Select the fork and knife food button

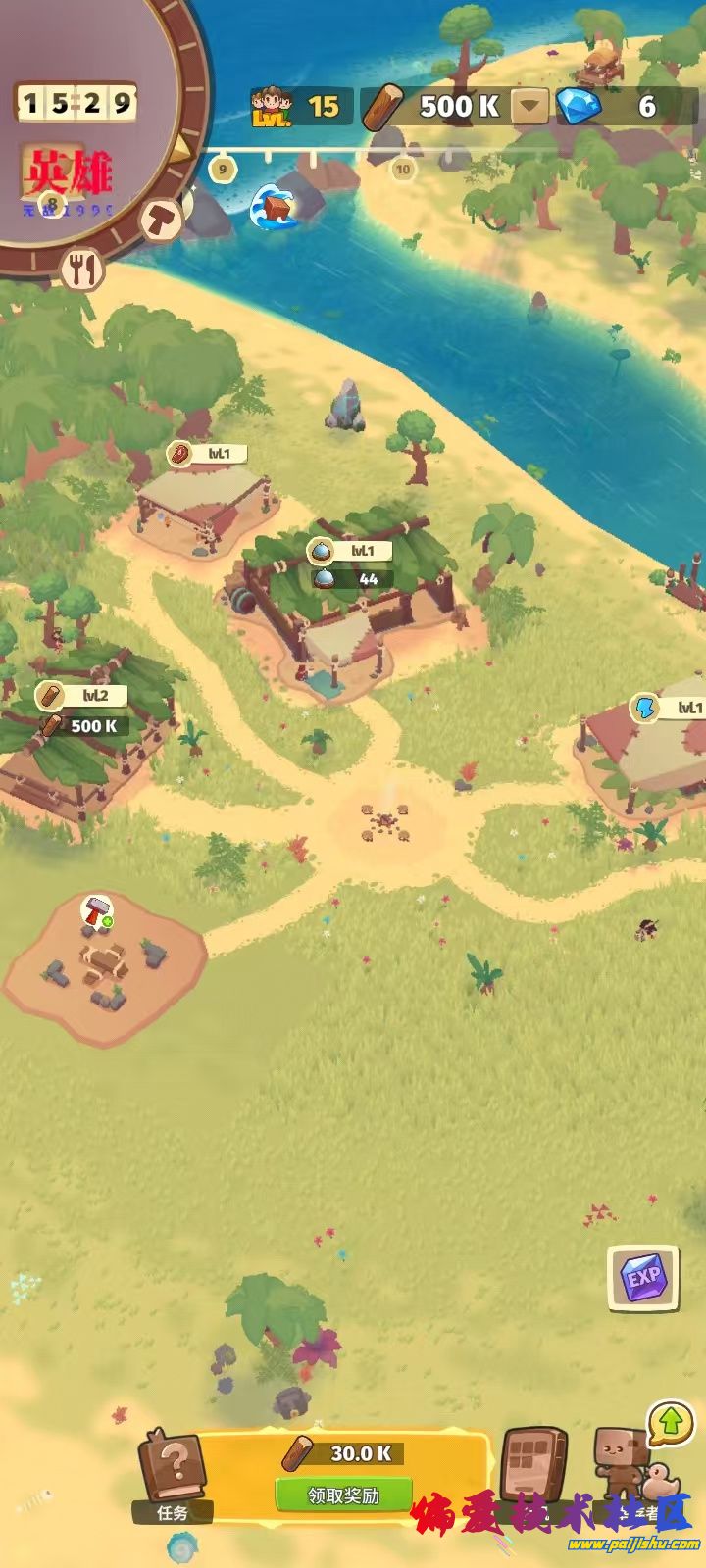point(83,269)
